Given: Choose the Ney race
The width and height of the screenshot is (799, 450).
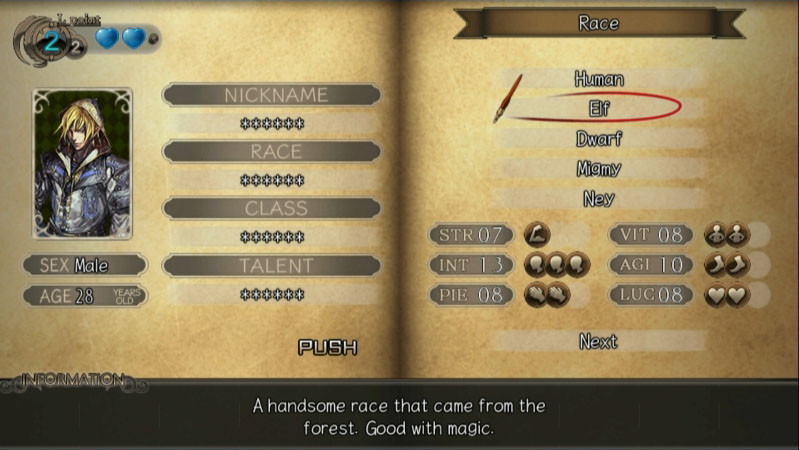Looking at the screenshot, I should click(x=599, y=199).
